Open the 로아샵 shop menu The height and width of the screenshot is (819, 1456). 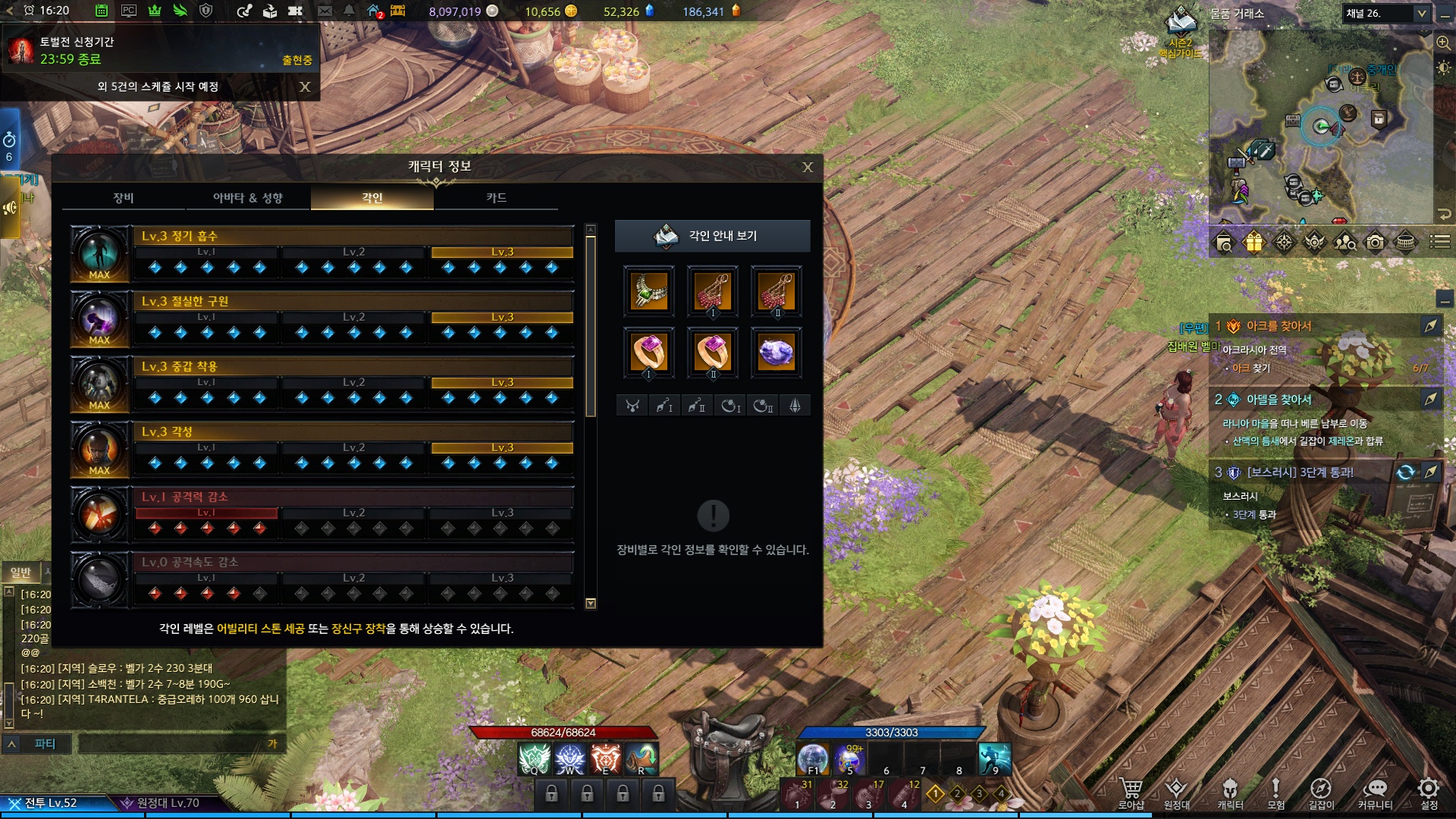[x=1131, y=792]
